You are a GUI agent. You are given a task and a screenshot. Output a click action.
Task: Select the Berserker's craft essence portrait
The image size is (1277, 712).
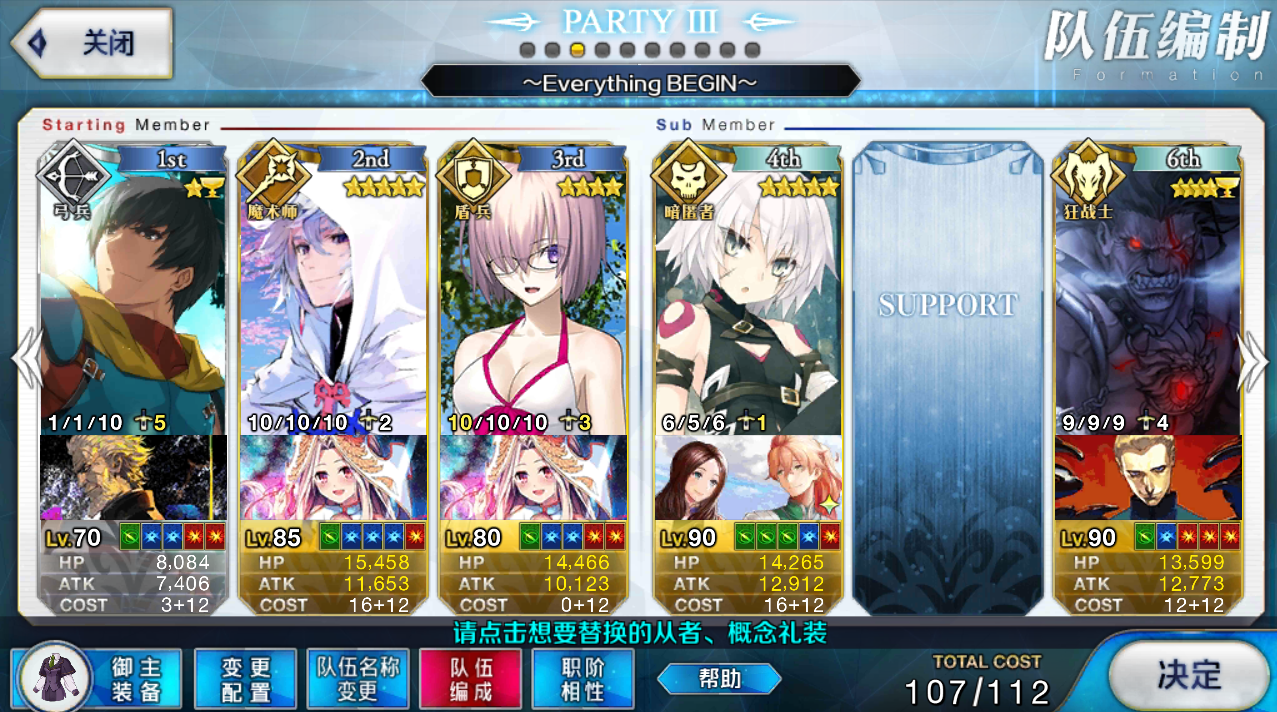point(1148,478)
